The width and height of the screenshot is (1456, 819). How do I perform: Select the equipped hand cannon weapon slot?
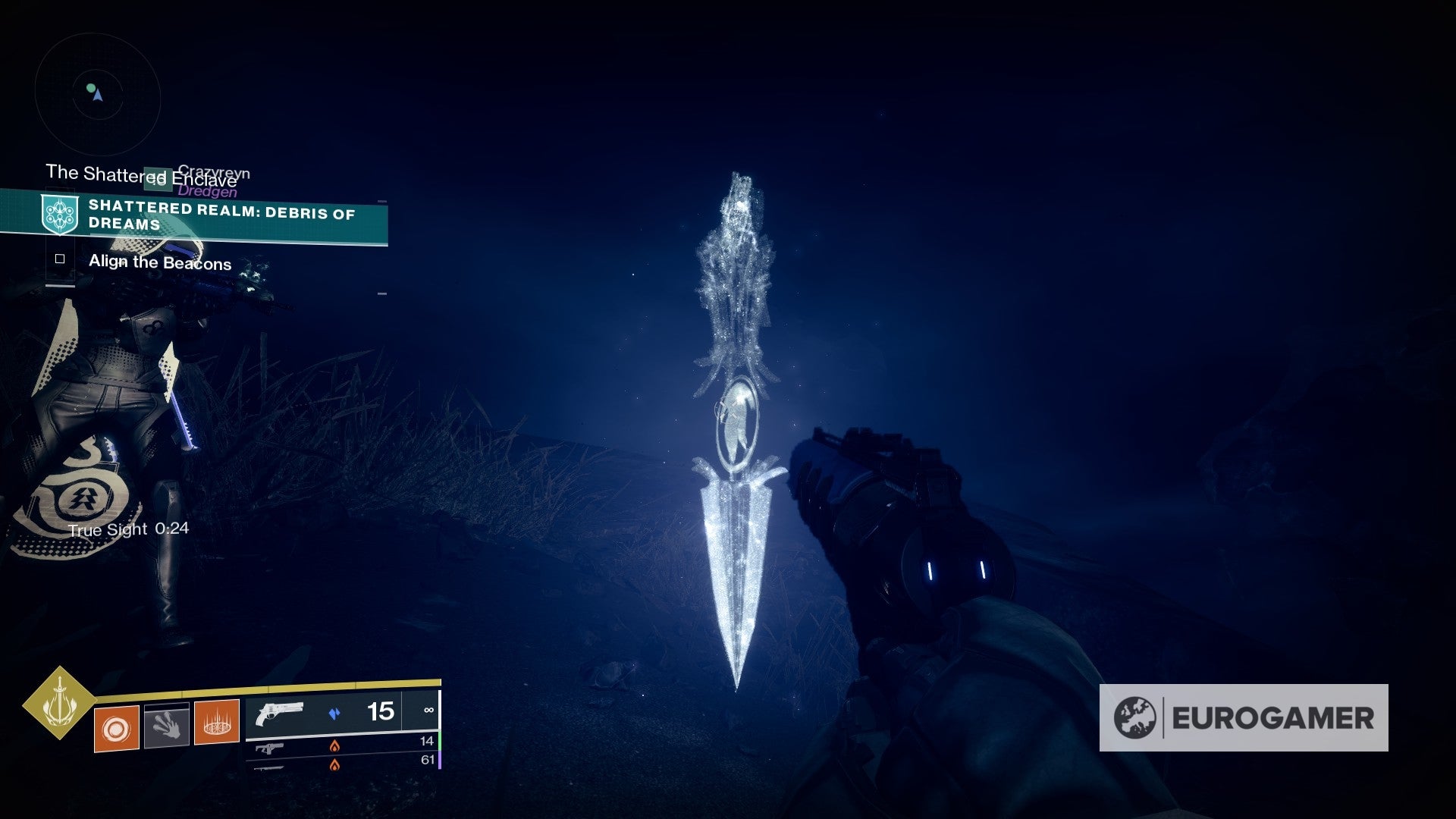click(x=342, y=714)
